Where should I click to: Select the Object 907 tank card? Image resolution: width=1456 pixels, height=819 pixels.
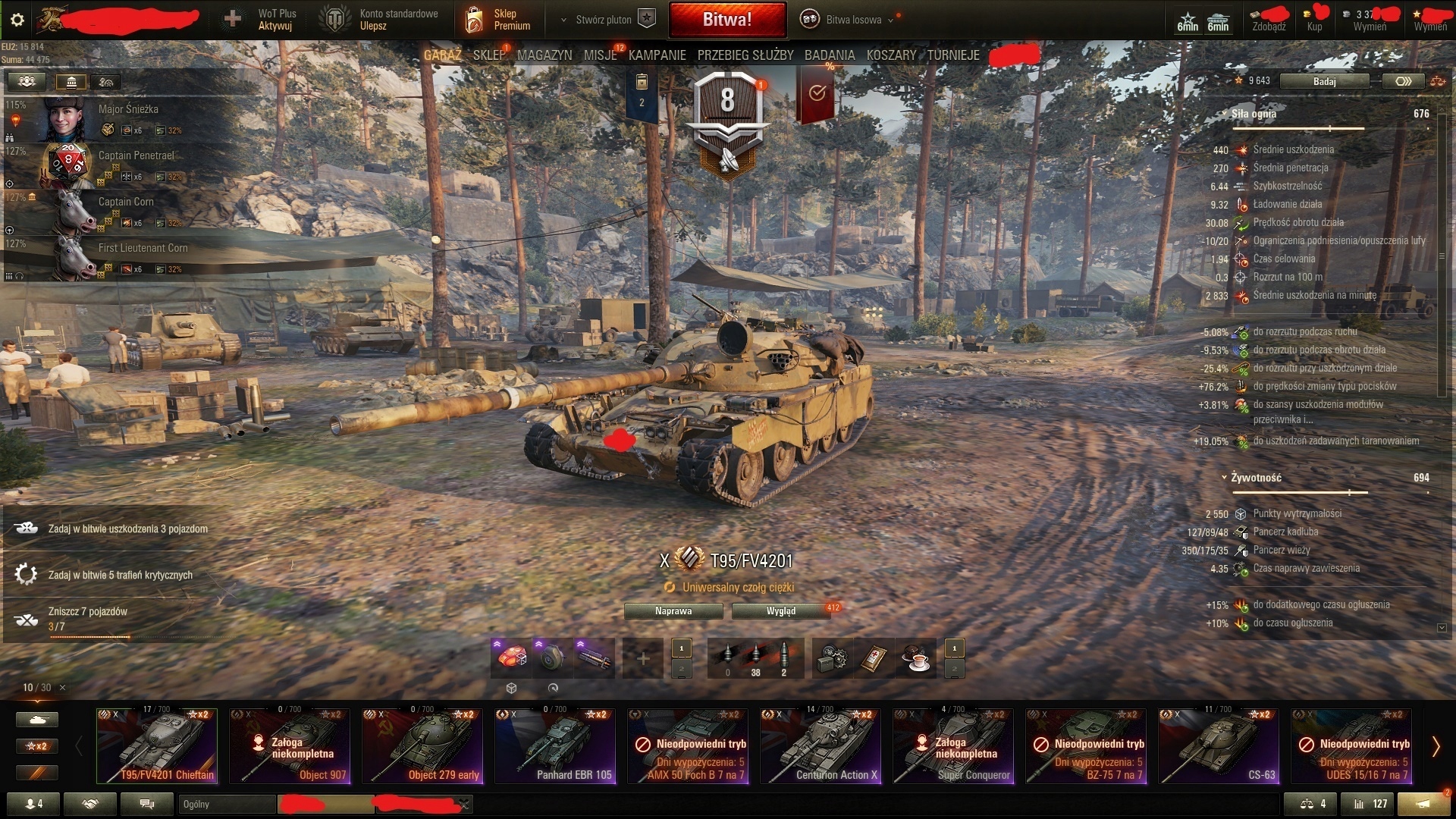point(290,746)
